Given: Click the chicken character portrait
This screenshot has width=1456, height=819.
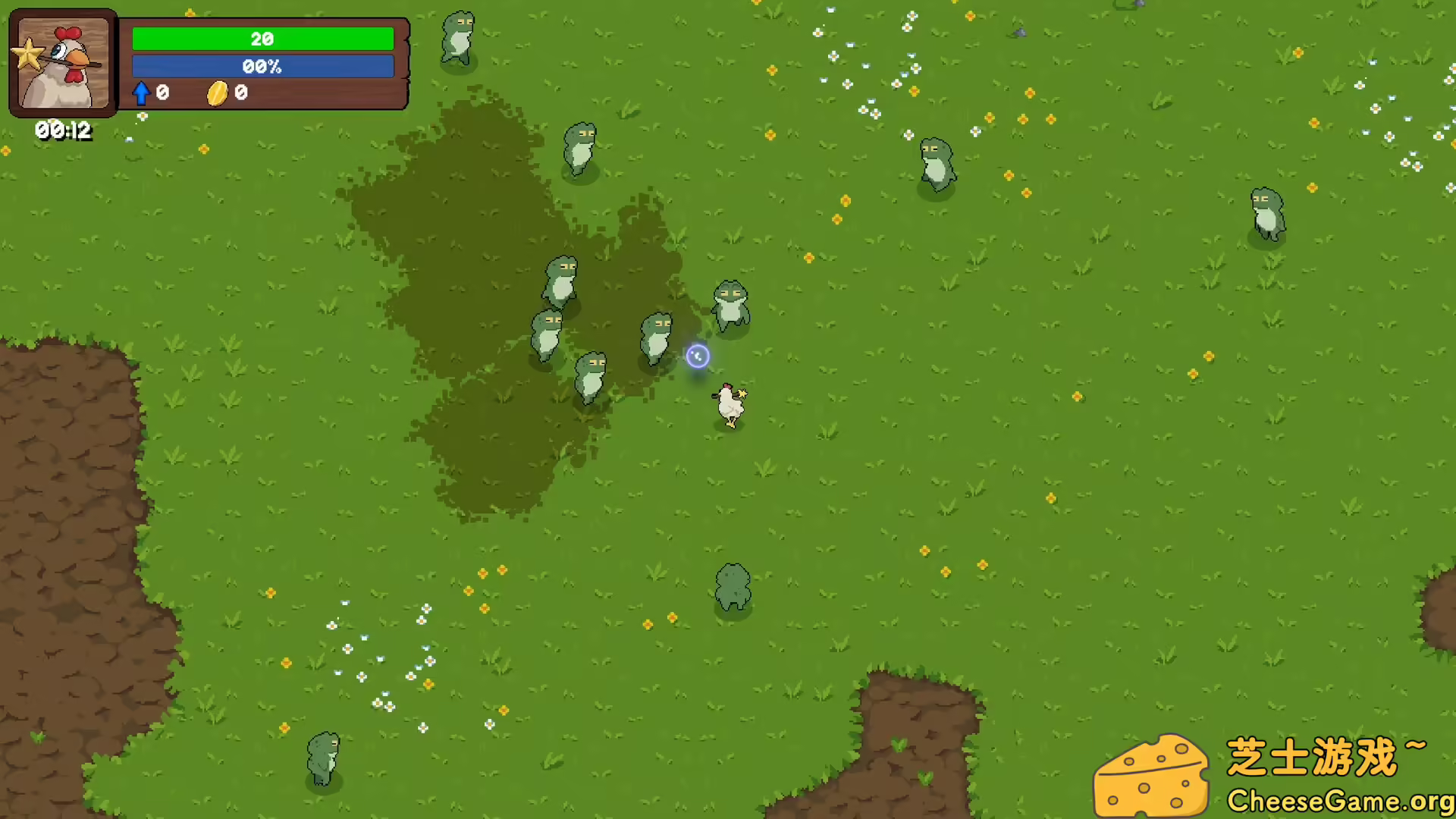Looking at the screenshot, I should pyautogui.click(x=63, y=64).
